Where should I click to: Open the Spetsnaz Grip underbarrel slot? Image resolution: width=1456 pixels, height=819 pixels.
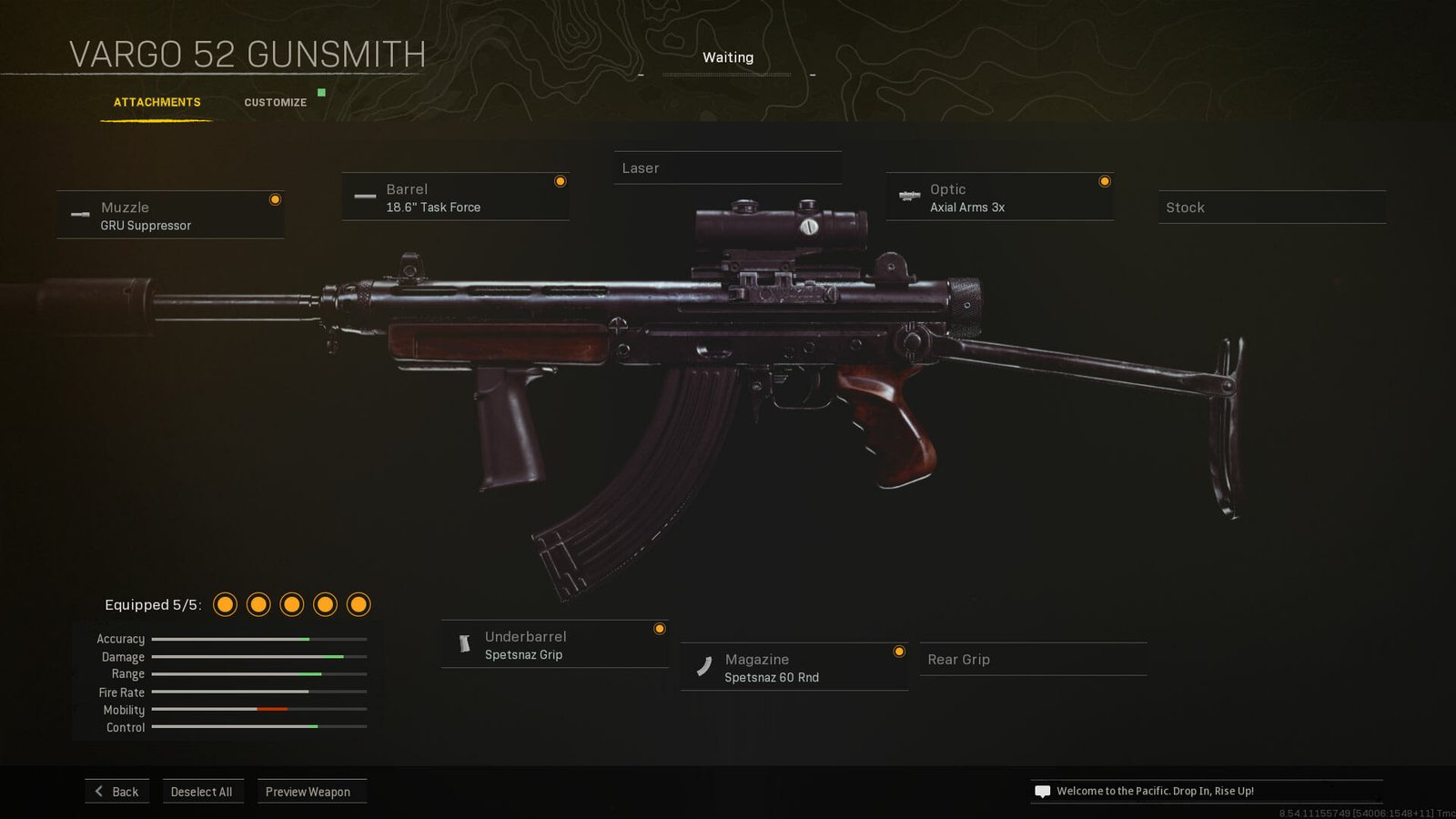point(554,645)
